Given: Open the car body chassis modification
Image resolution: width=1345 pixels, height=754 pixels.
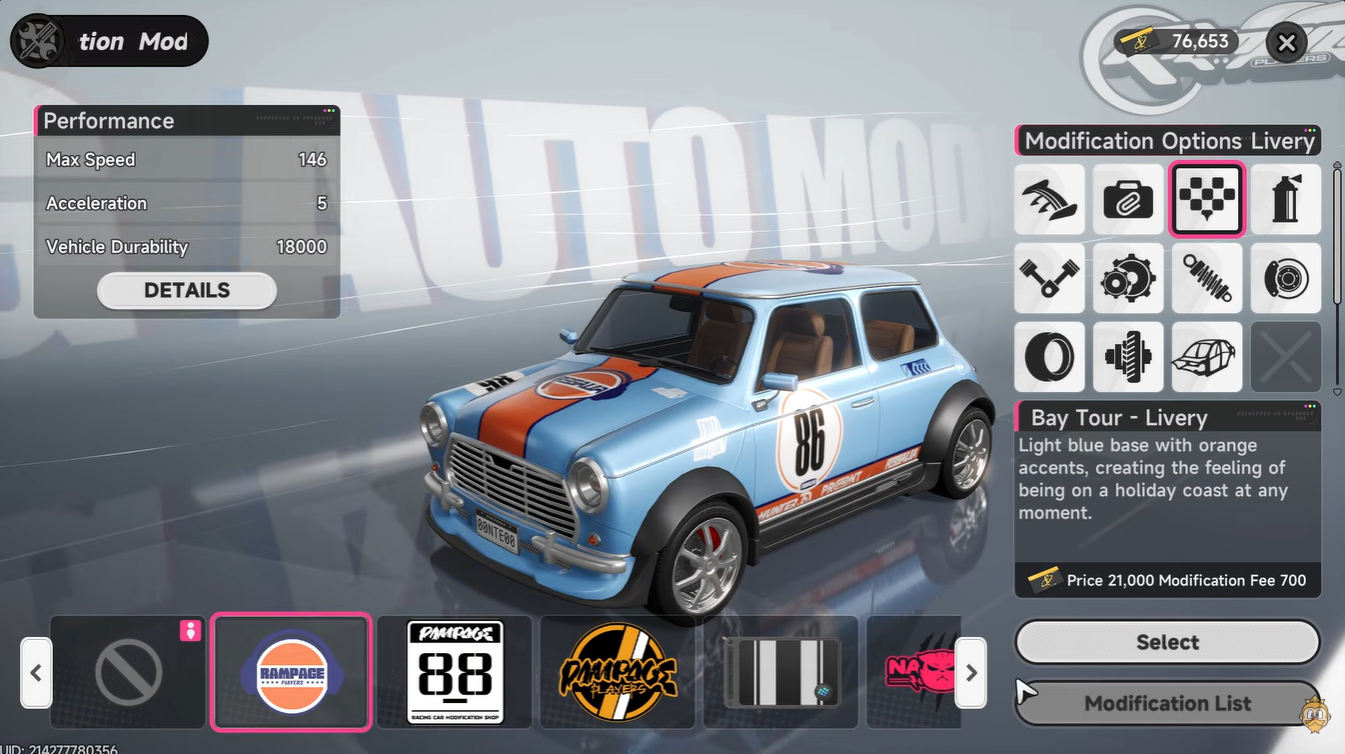Looking at the screenshot, I should [x=1207, y=357].
